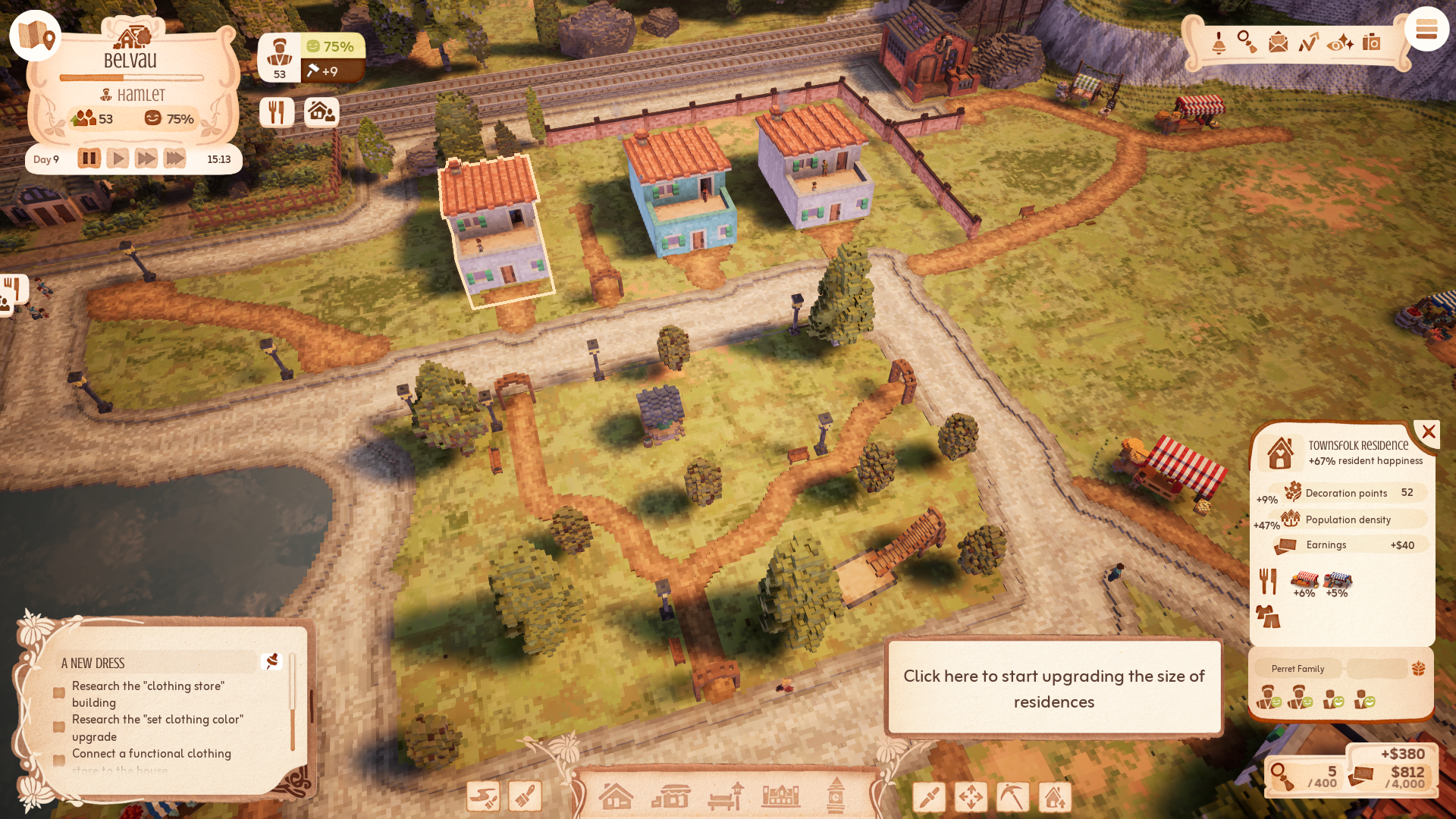Open the opened envelope mail icon

pos(1278,42)
